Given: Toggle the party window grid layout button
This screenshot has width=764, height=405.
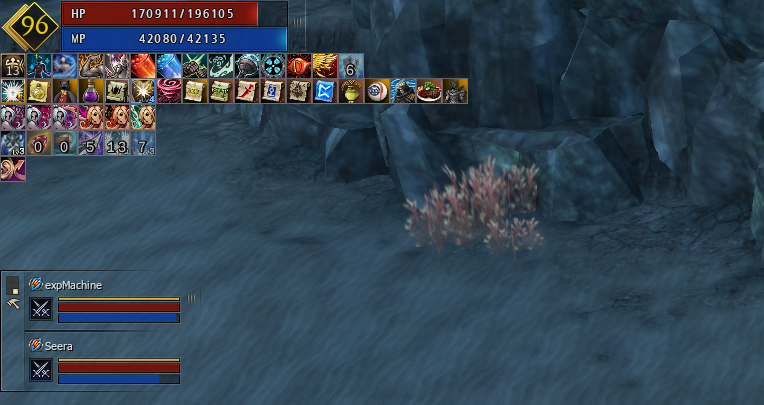Looking at the screenshot, I should (13, 285).
